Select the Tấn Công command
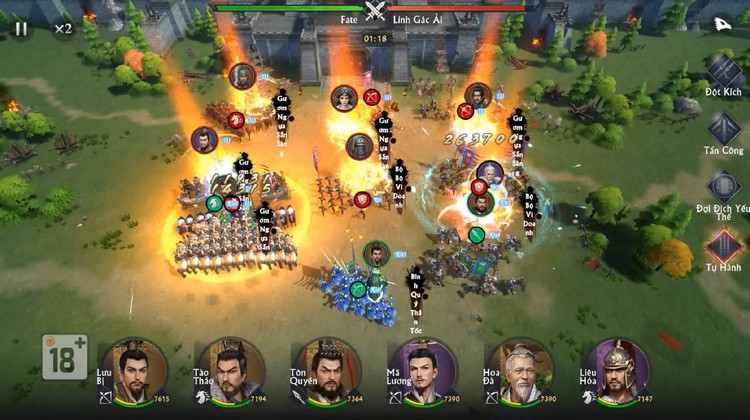Image resolution: width=750 pixels, height=420 pixels. [x=724, y=129]
